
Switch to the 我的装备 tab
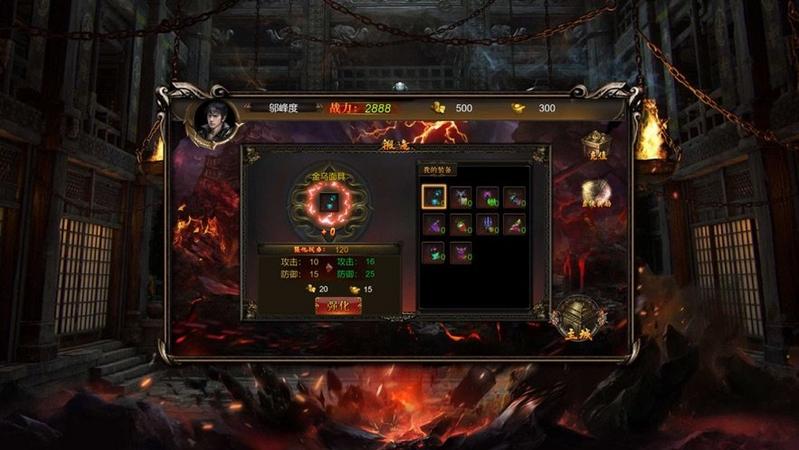pos(437,170)
